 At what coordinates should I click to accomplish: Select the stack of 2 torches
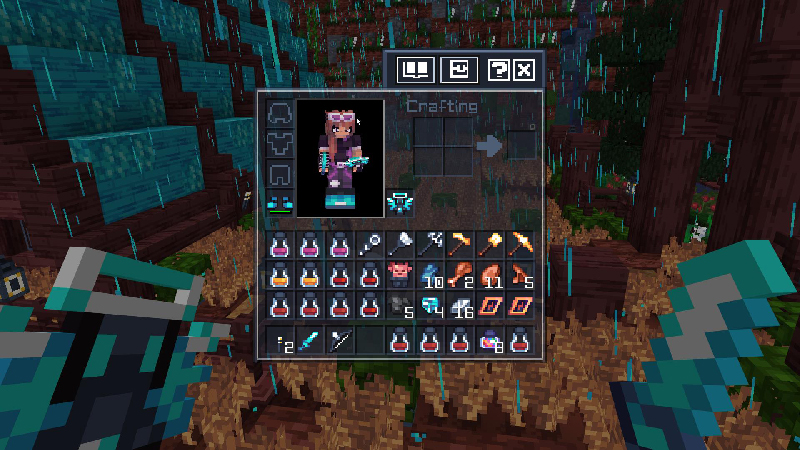coord(279,342)
